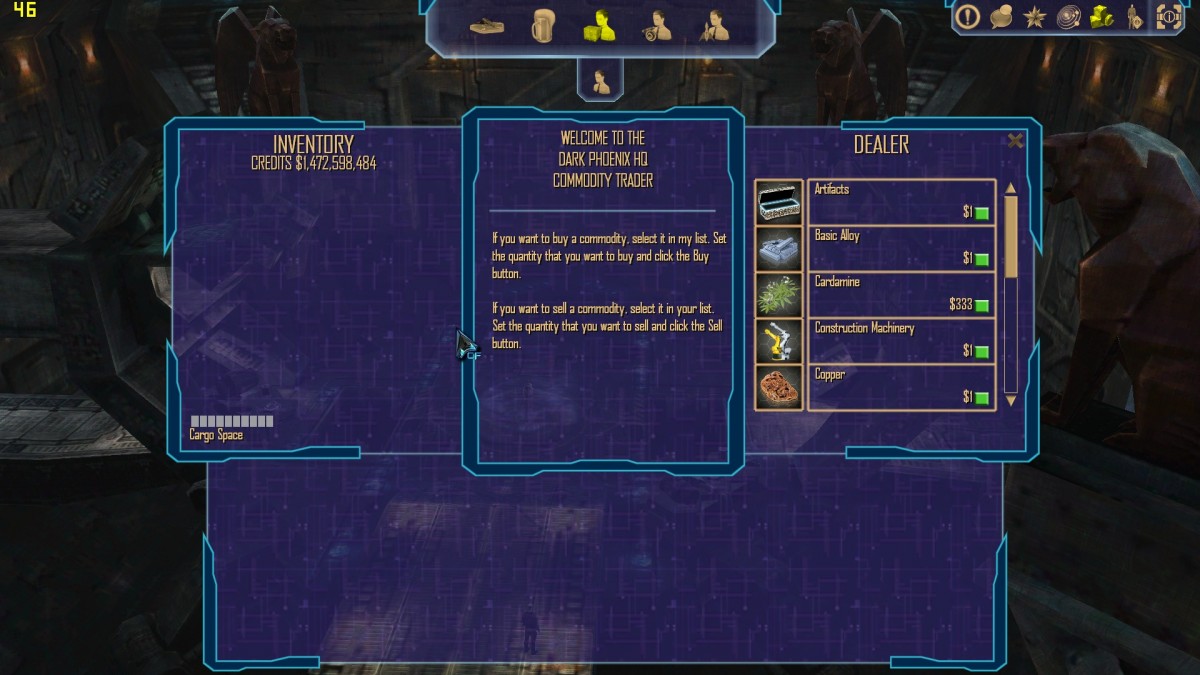The width and height of the screenshot is (1200, 675).
Task: Visit the bar via beer mug icon
Action: click(x=543, y=25)
